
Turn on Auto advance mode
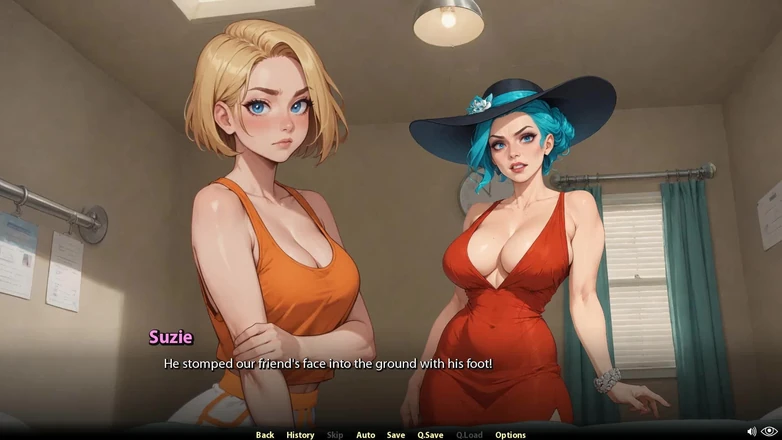366,435
